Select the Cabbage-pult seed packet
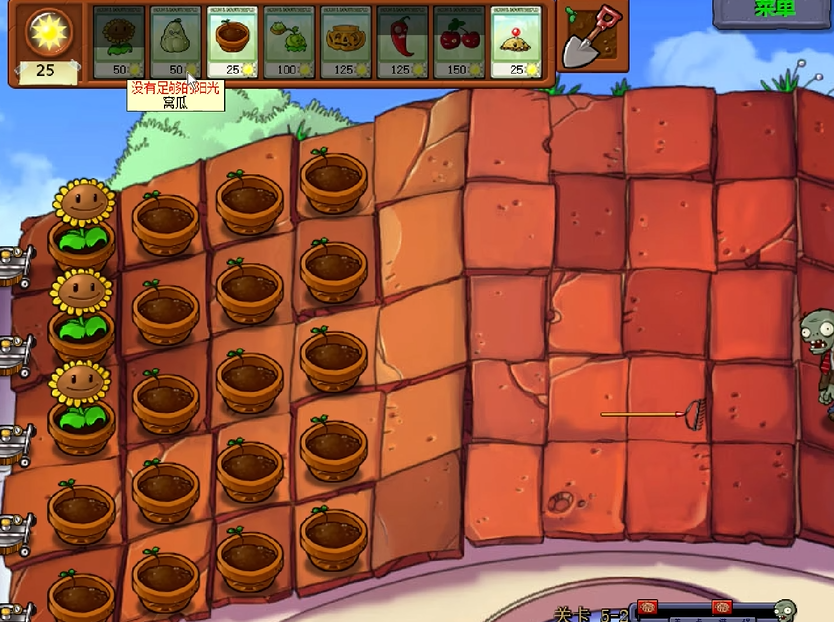The height and width of the screenshot is (622, 834). coord(291,42)
